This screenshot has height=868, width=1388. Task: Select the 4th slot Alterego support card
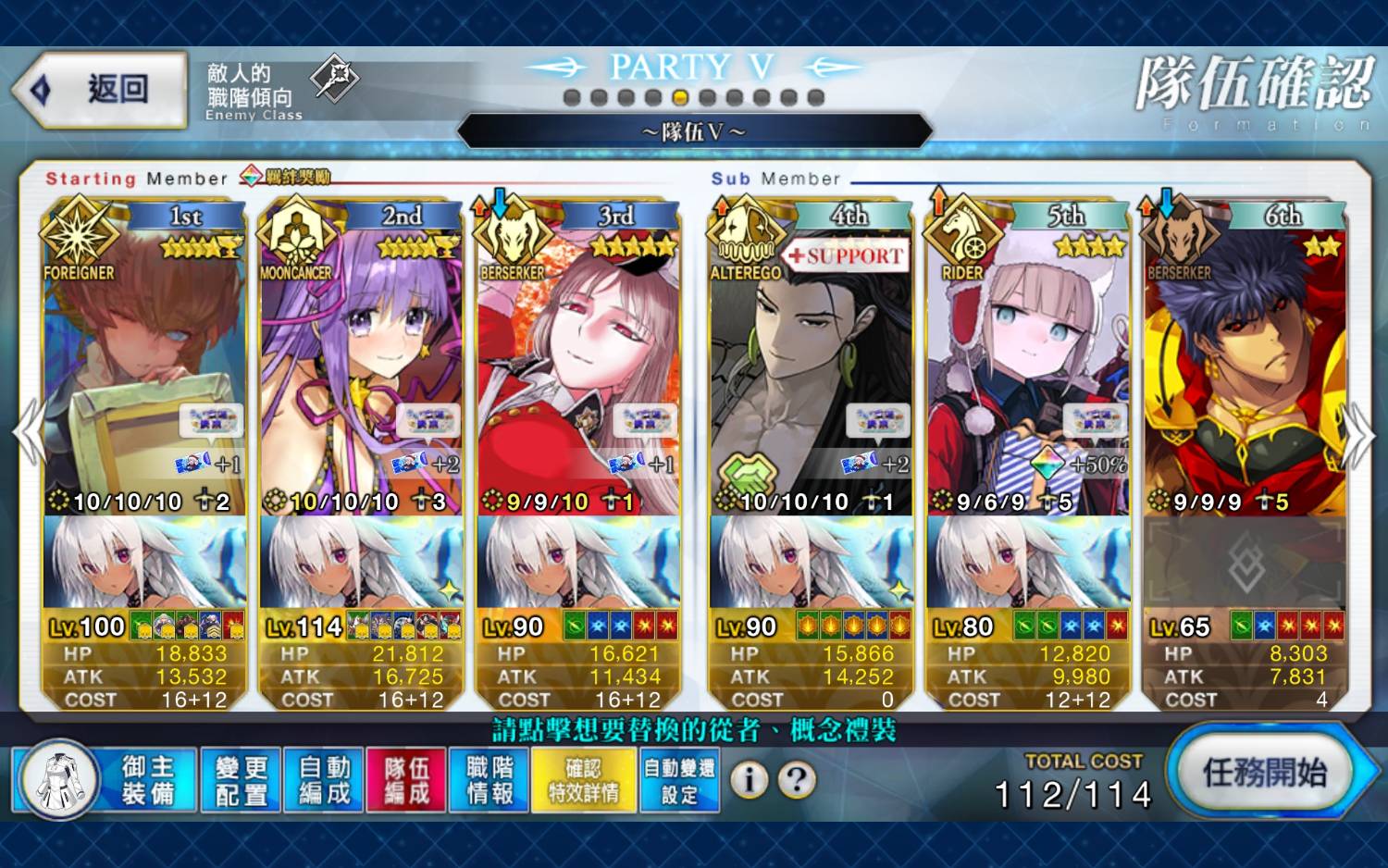coord(811,370)
